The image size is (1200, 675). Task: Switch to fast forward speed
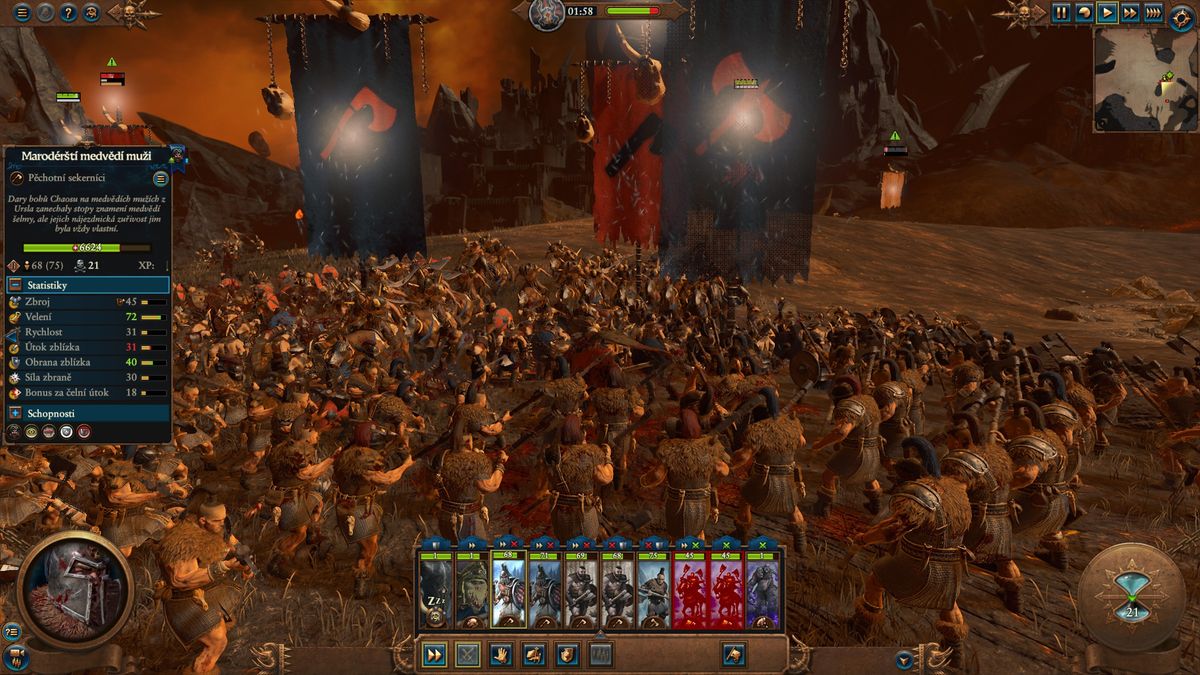(x=1129, y=13)
